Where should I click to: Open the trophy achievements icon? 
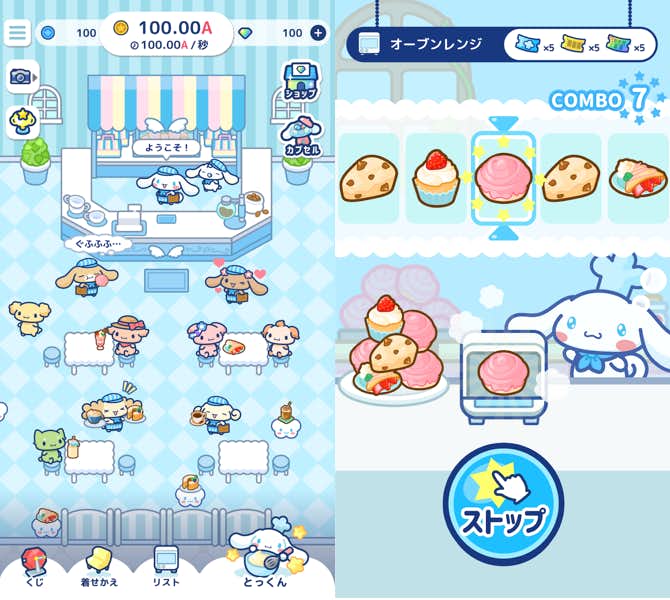20,121
